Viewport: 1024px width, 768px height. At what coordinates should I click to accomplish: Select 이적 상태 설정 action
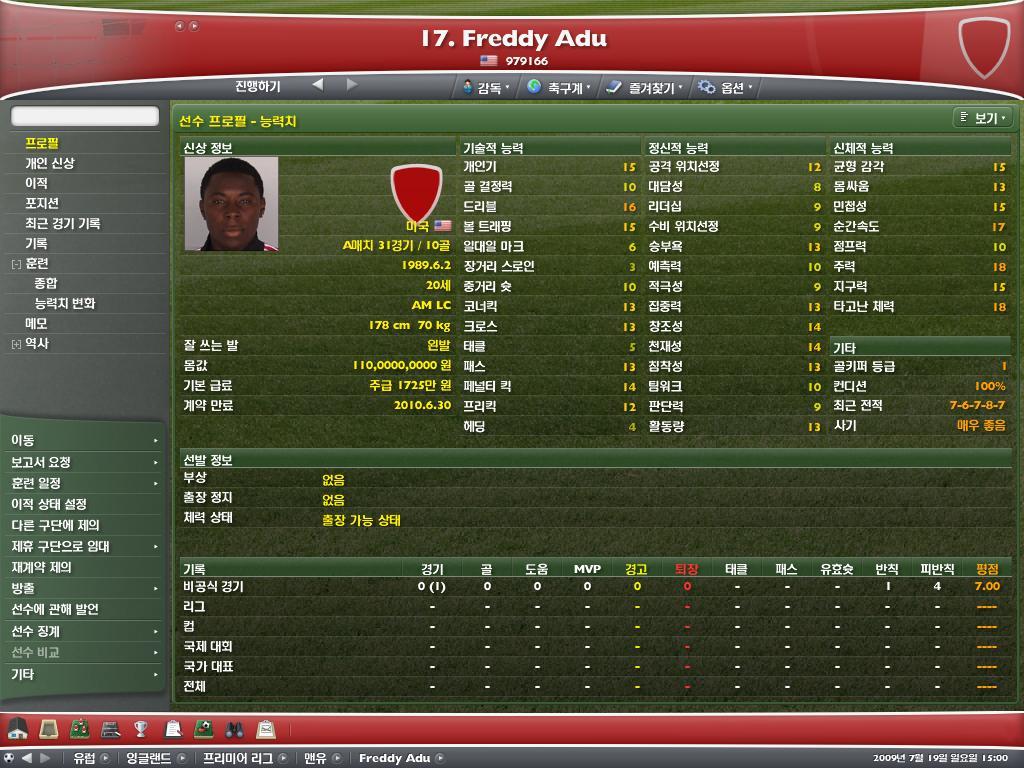point(49,504)
